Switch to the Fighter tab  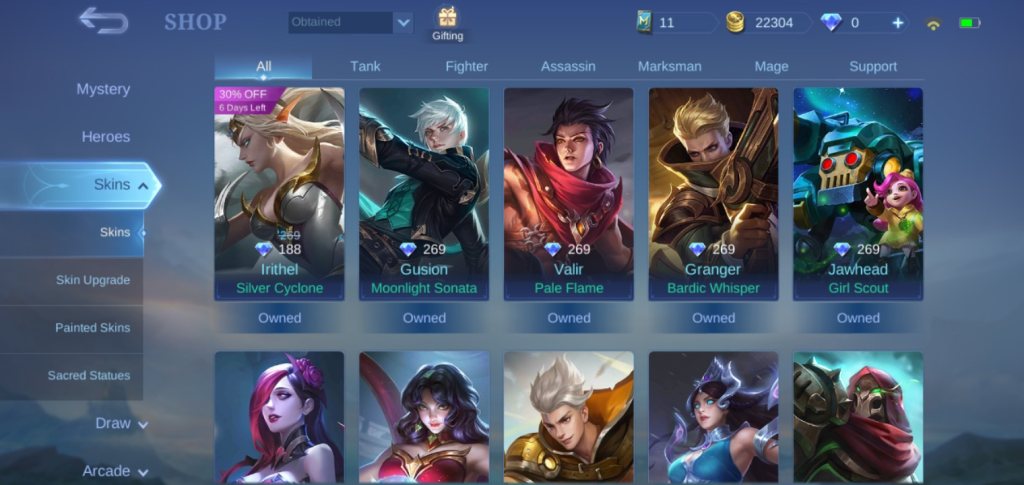pos(467,66)
